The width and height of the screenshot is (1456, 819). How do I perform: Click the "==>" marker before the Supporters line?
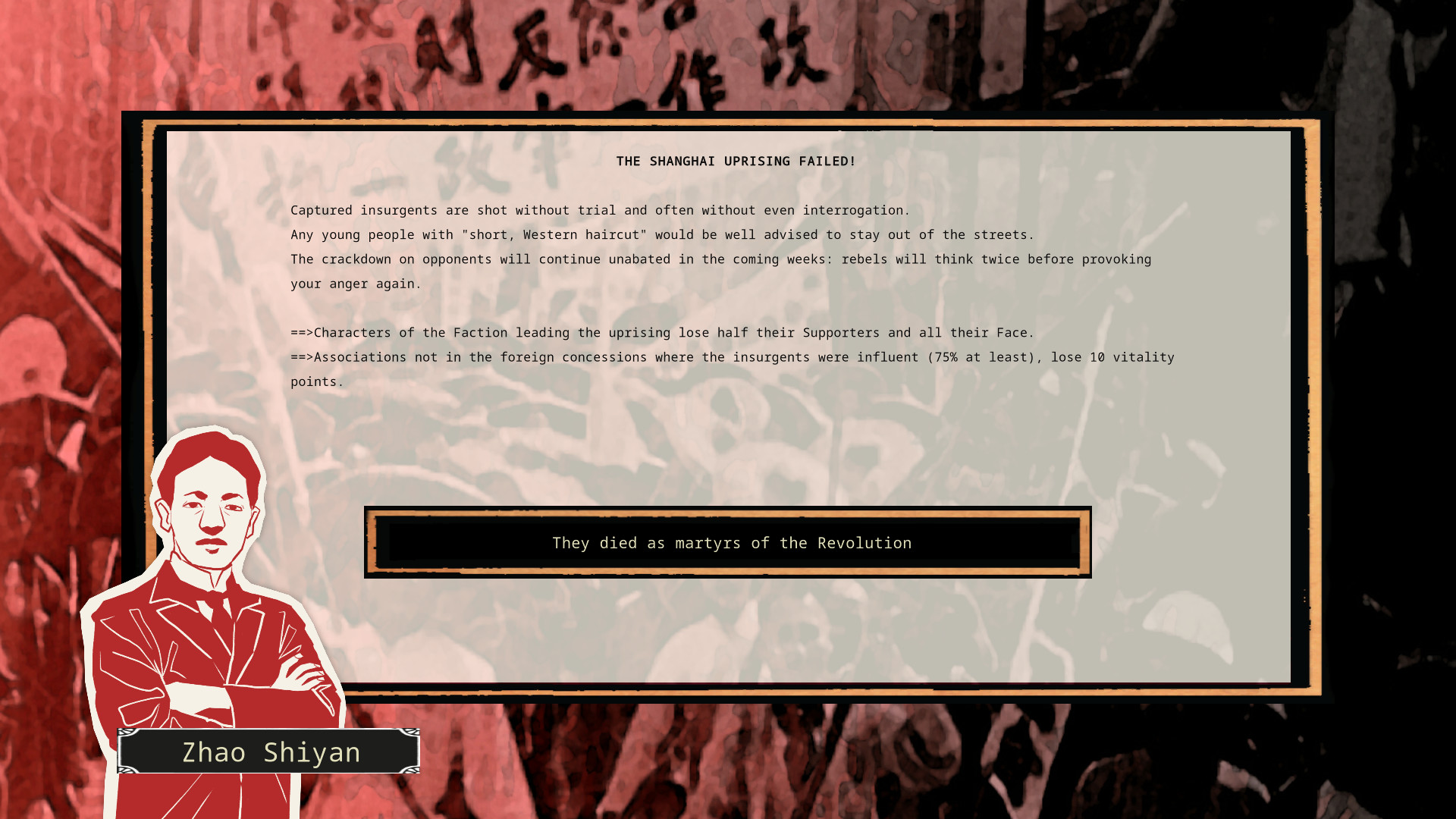303,332
